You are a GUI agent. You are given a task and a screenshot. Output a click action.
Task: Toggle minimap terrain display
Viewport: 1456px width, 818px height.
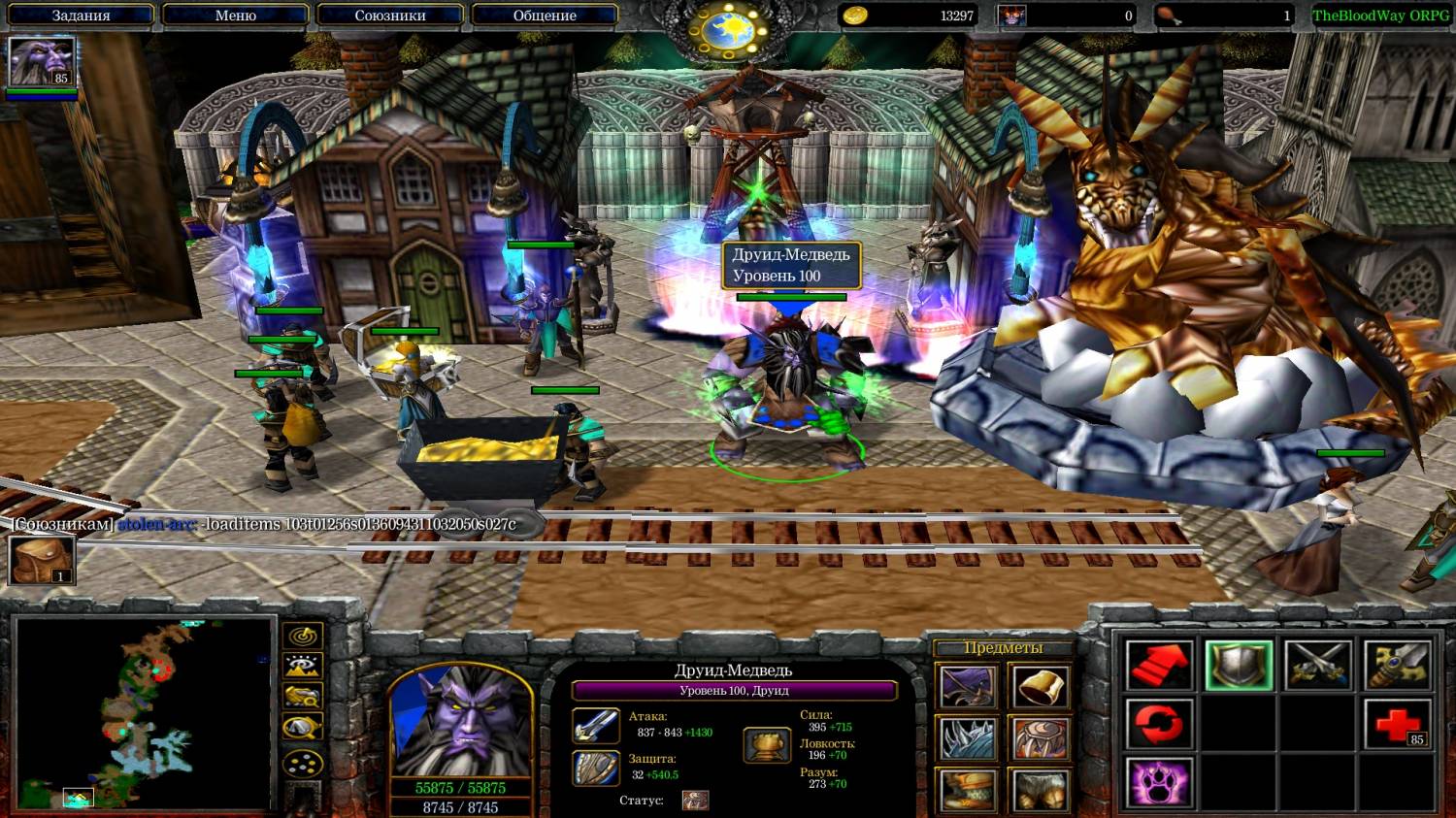(303, 667)
